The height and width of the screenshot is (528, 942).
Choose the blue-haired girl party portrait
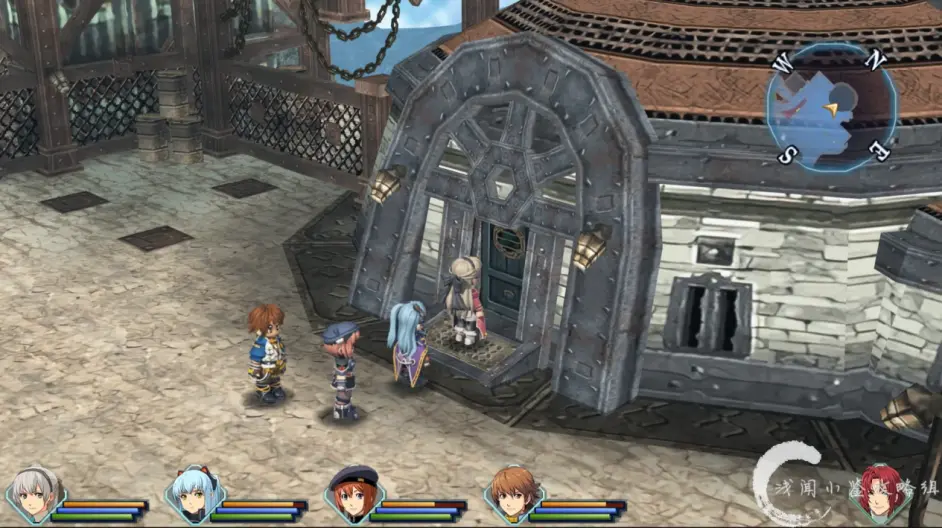tap(193, 494)
